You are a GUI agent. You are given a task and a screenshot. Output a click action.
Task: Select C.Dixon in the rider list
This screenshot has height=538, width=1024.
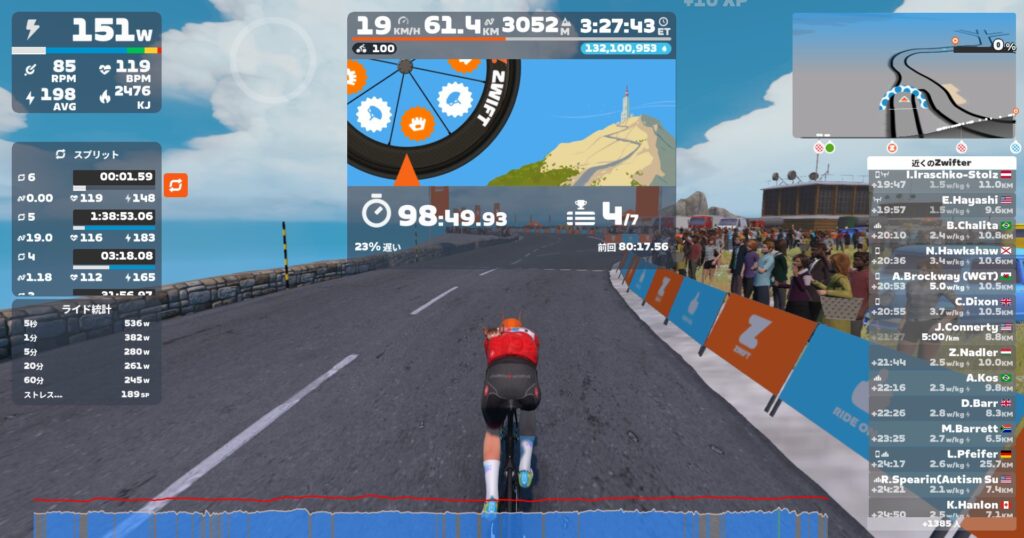coord(941,306)
